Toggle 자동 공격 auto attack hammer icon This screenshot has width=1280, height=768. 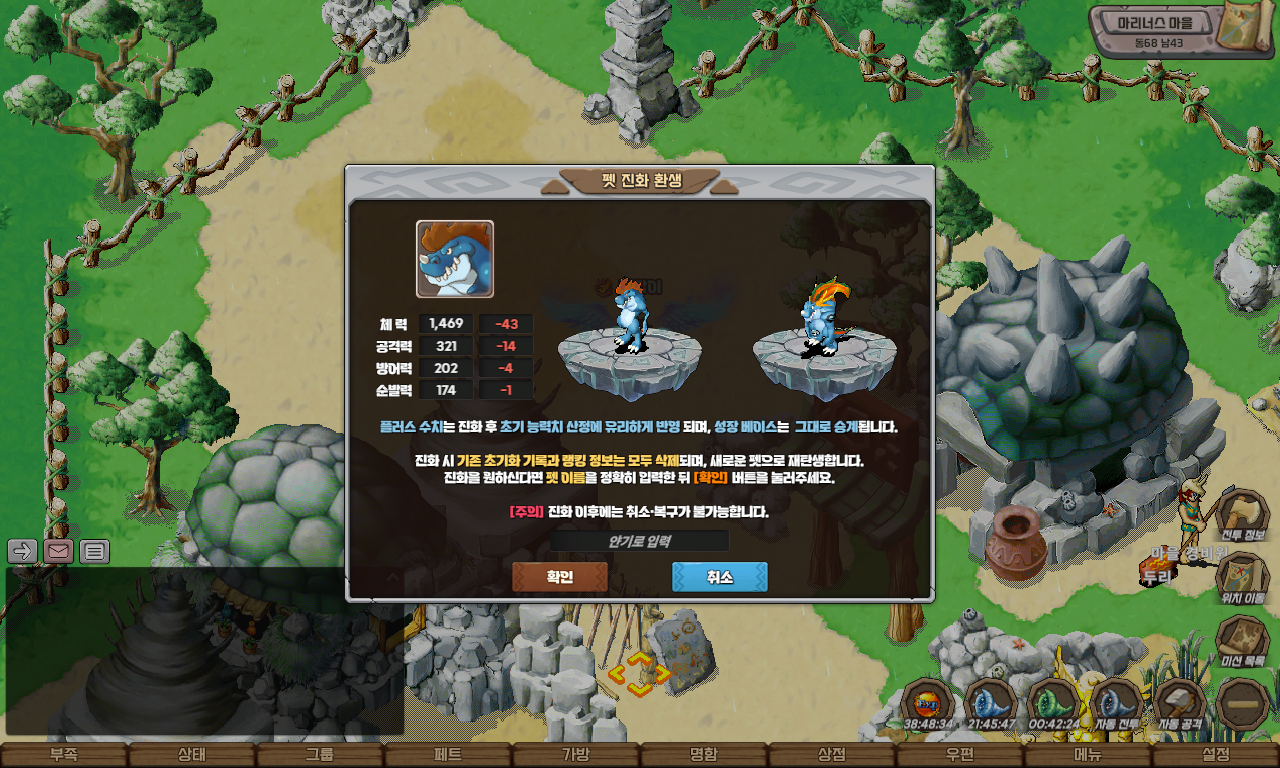[x=1180, y=702]
